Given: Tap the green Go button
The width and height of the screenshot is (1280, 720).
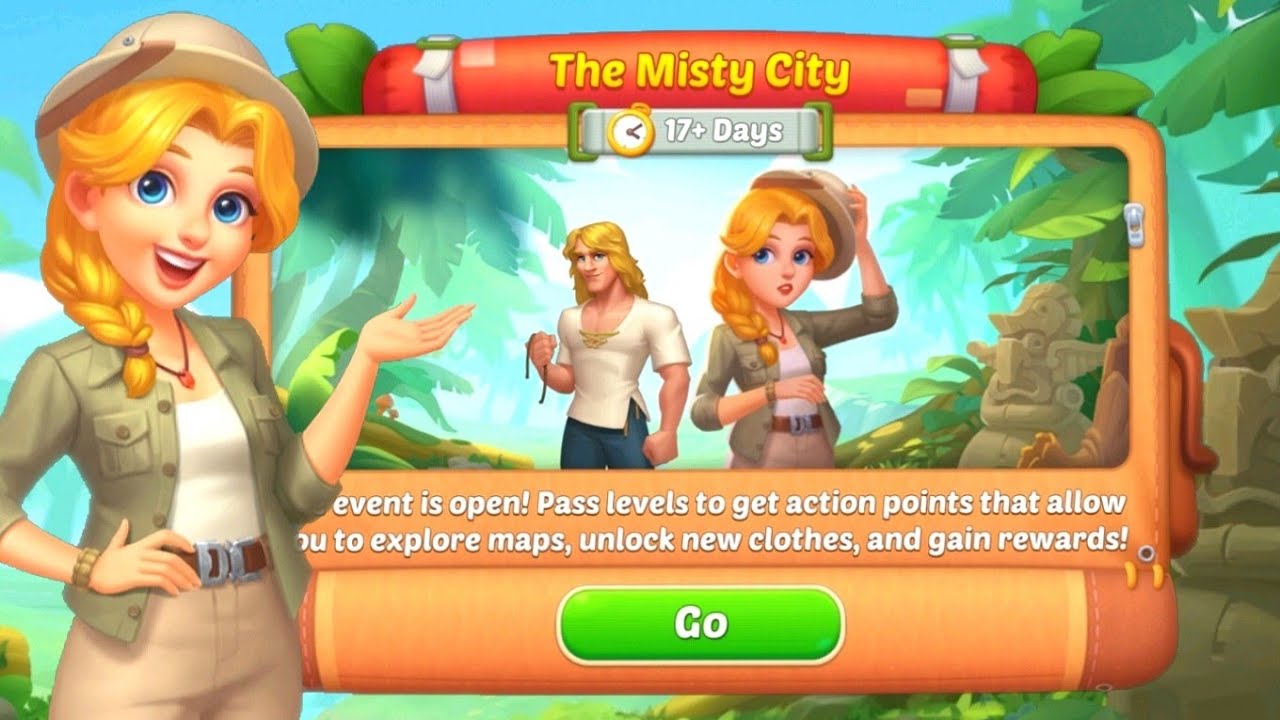Looking at the screenshot, I should pos(700,624).
